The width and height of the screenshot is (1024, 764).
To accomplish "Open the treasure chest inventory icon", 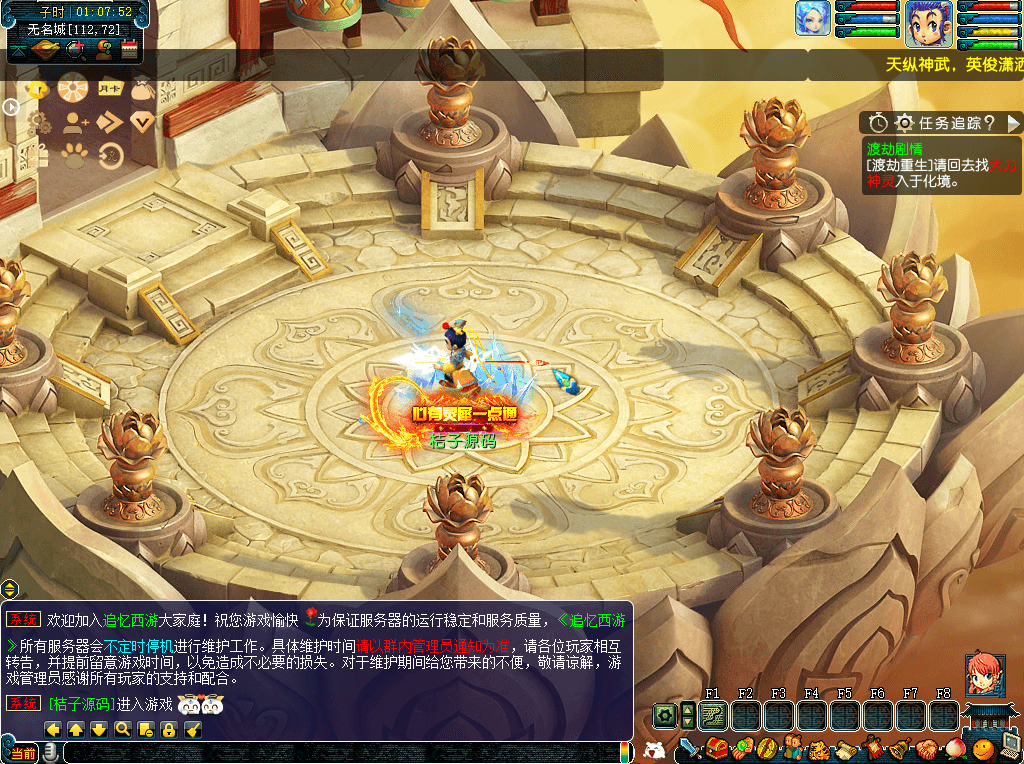I will tap(716, 748).
